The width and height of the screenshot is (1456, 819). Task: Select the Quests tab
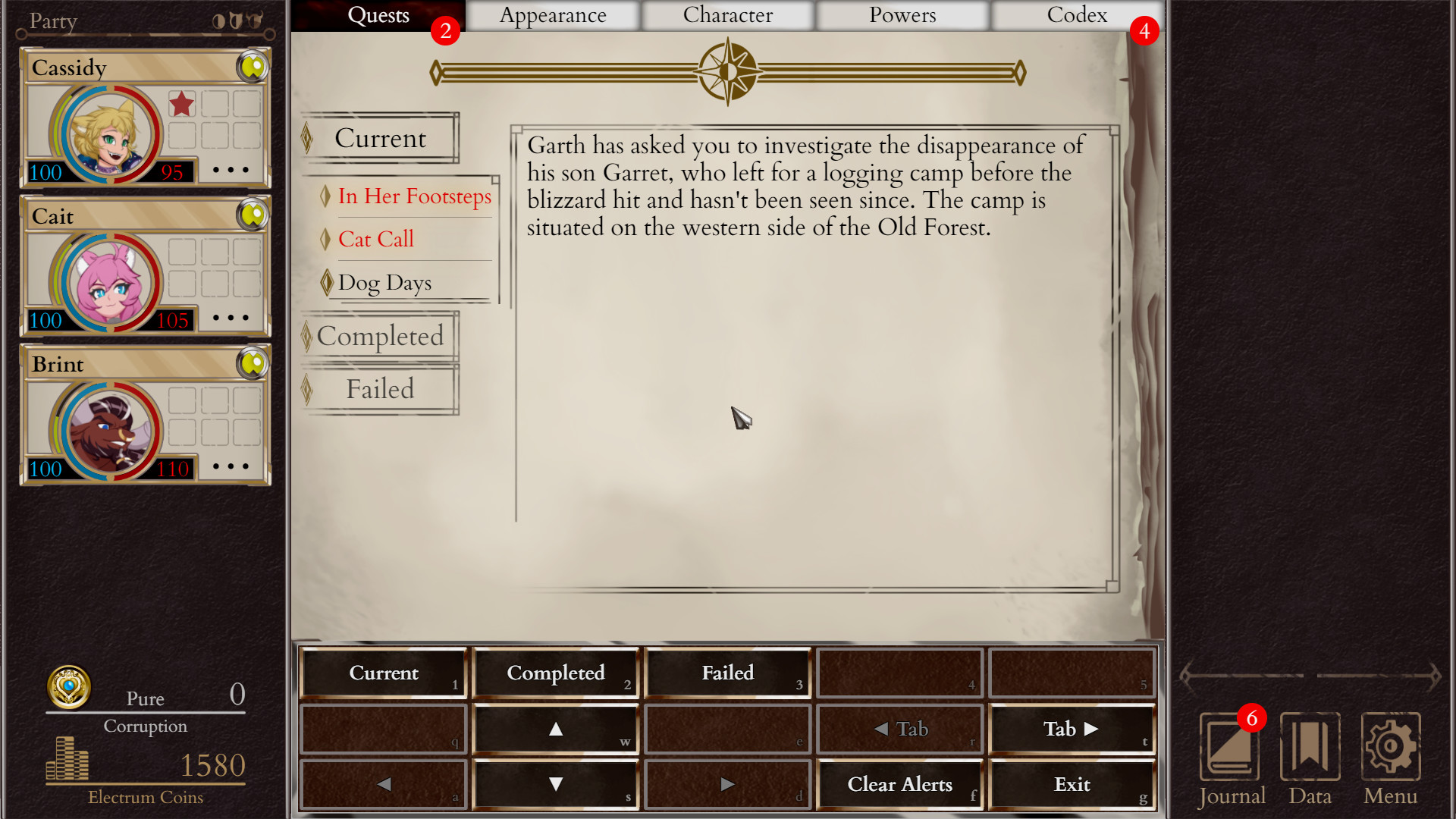pyautogui.click(x=378, y=15)
